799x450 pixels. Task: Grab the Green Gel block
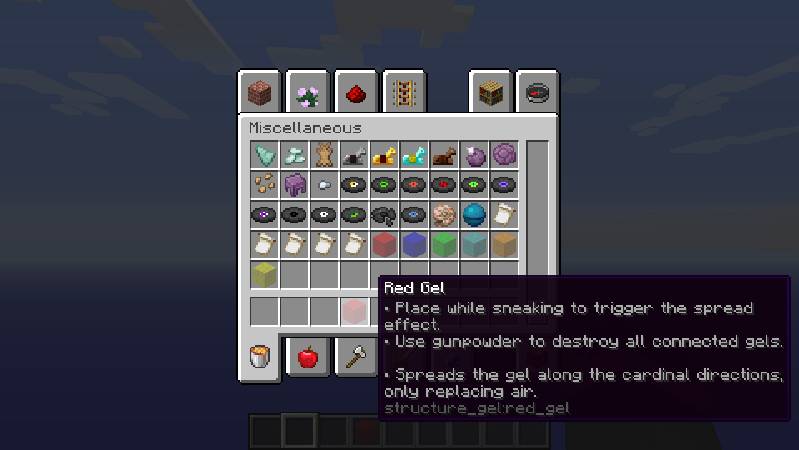[444, 244]
